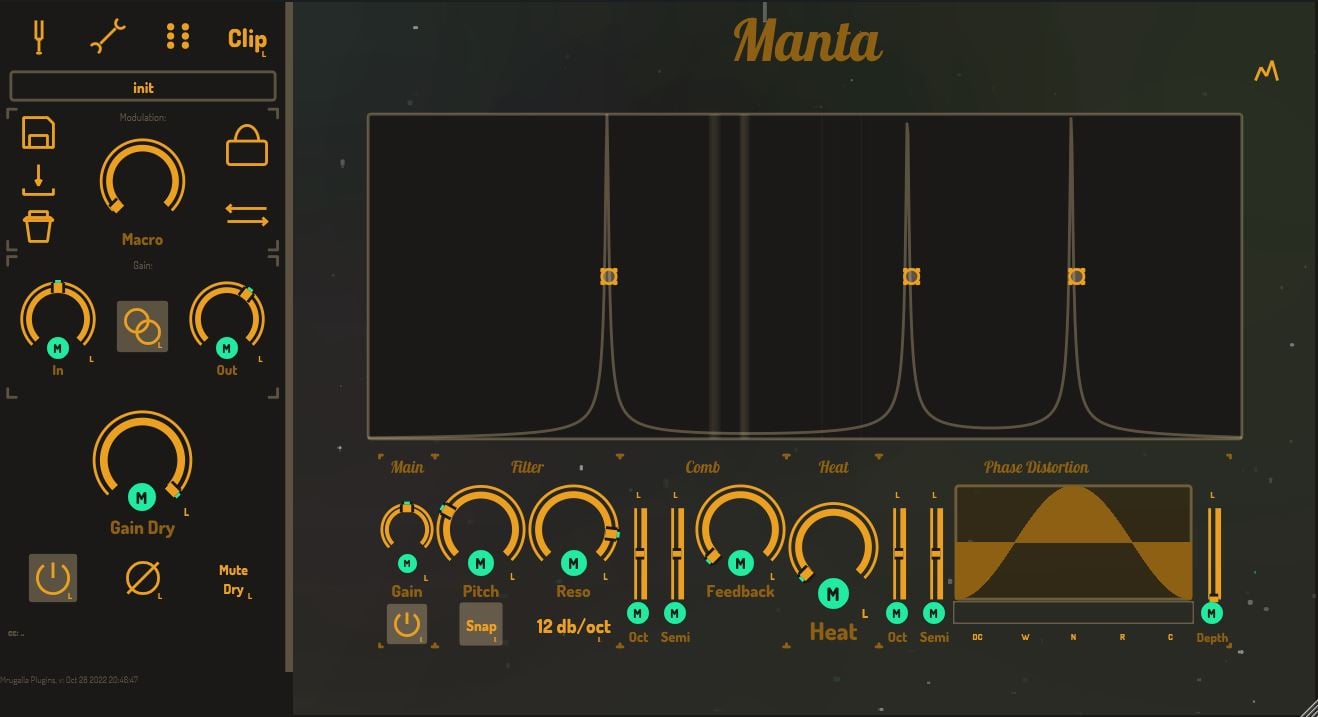The height and width of the screenshot is (717, 1318).
Task: Click the tuning fork icon
Action: (x=40, y=37)
